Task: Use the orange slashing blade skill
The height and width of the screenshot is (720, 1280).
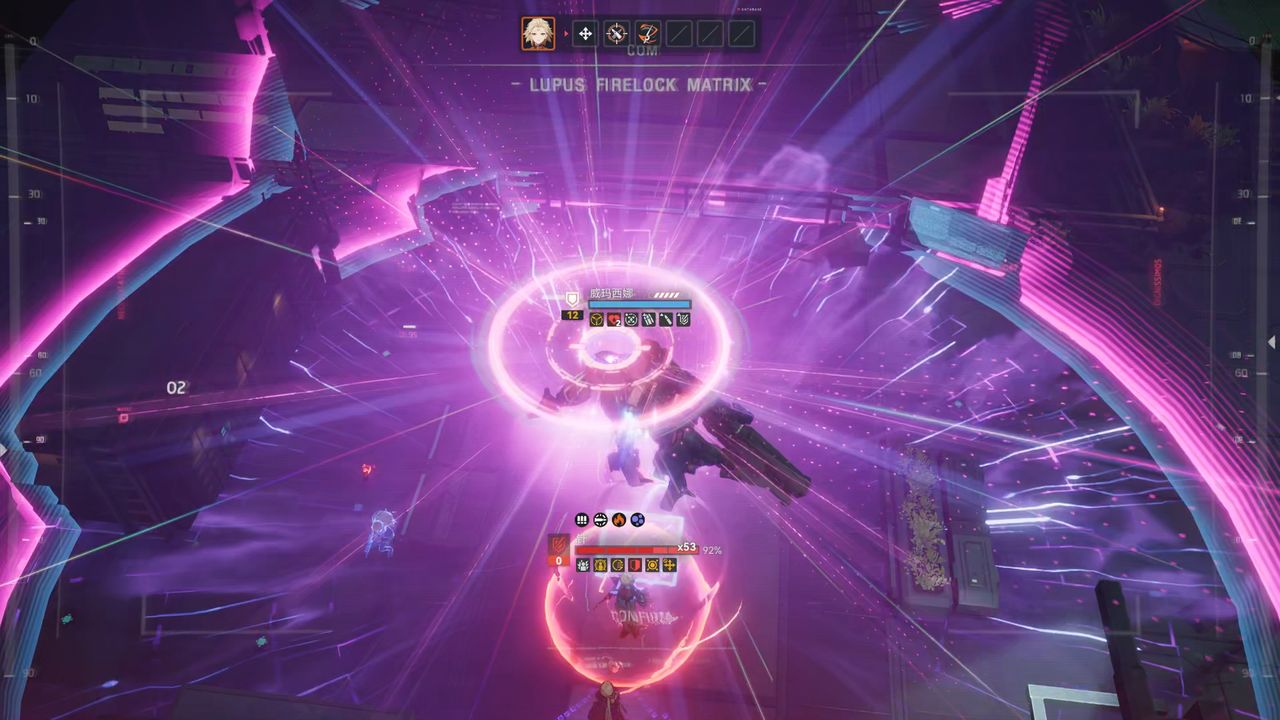Action: tap(649, 34)
